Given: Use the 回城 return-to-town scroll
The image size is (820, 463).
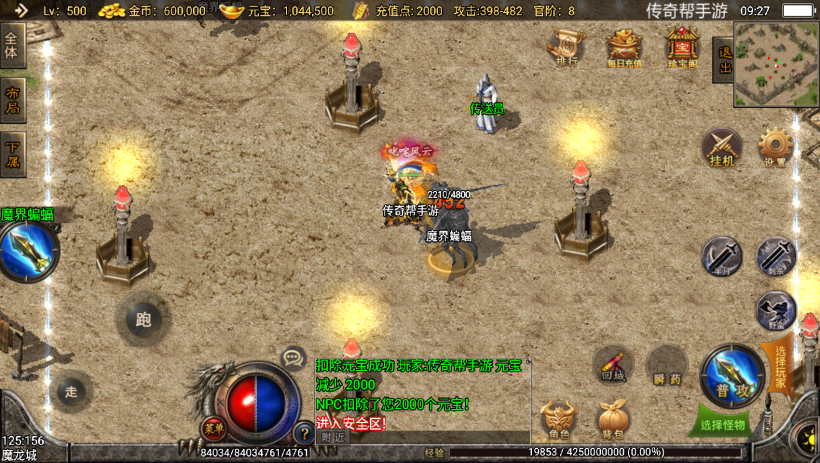Looking at the screenshot, I should click(612, 365).
